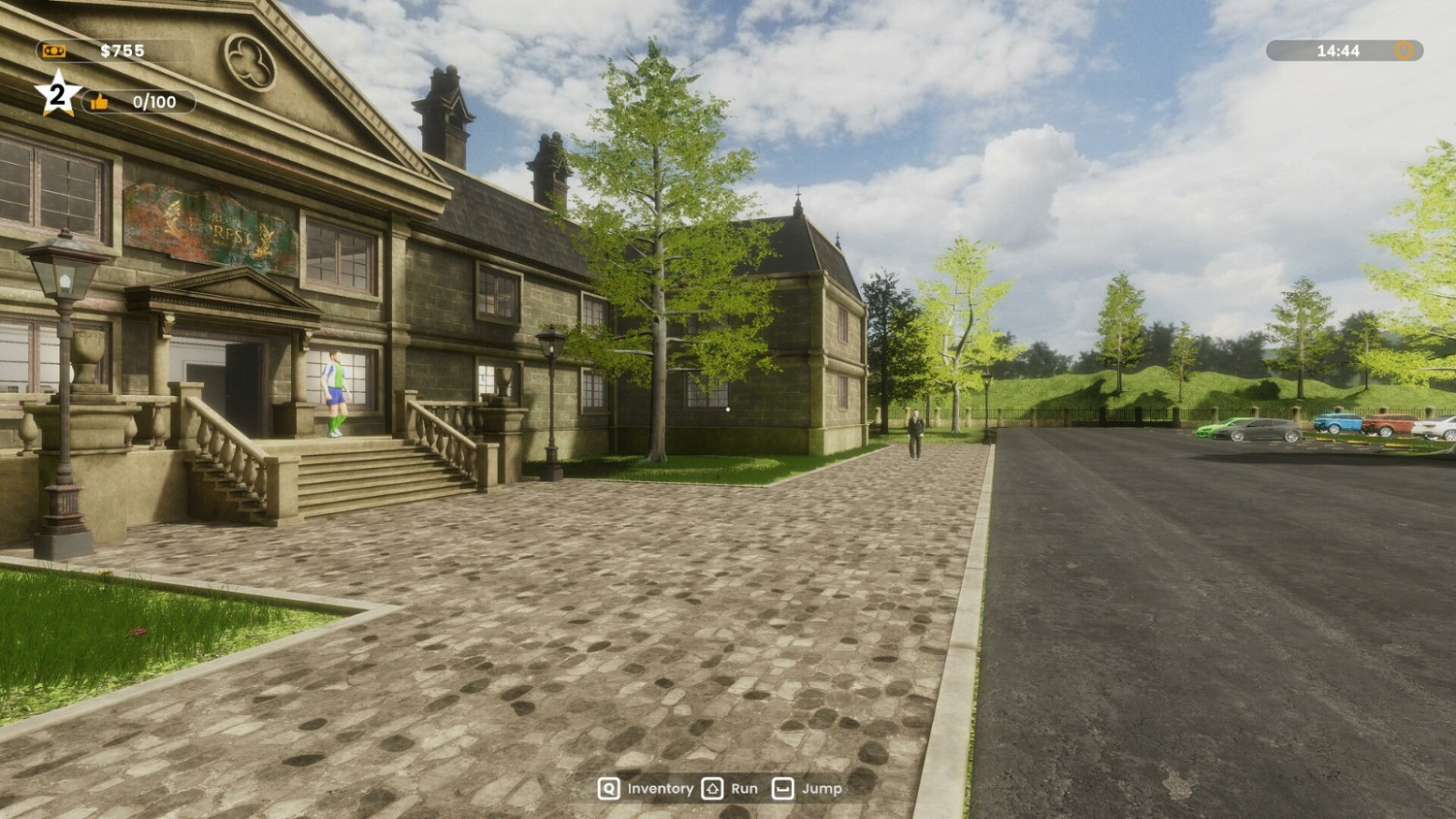Click the orange clock icon
Image resolution: width=1456 pixels, height=819 pixels.
pyautogui.click(x=1404, y=50)
